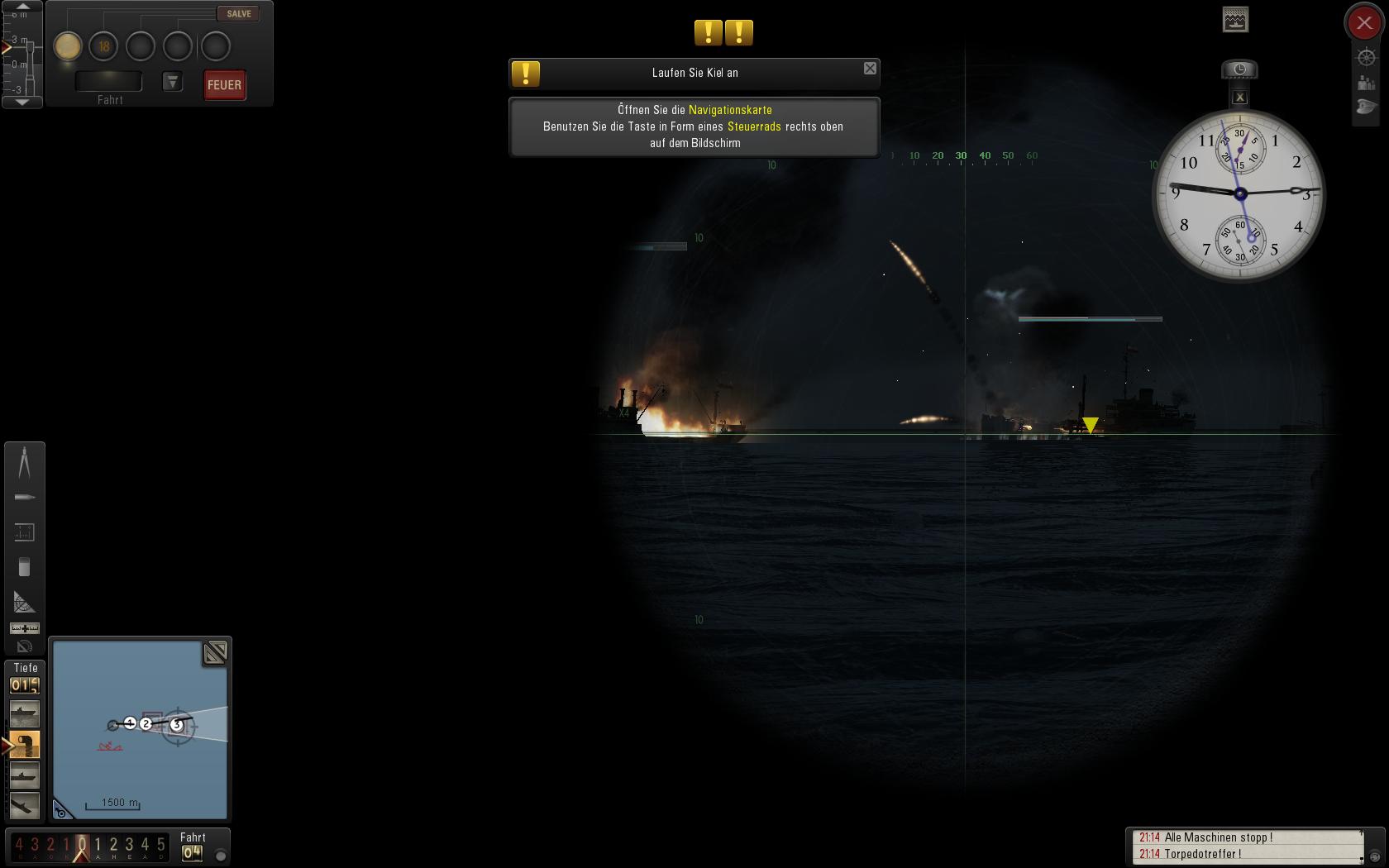Set telegraph speed to ahead 3
This screenshot has width=1389, height=868.
click(x=129, y=845)
